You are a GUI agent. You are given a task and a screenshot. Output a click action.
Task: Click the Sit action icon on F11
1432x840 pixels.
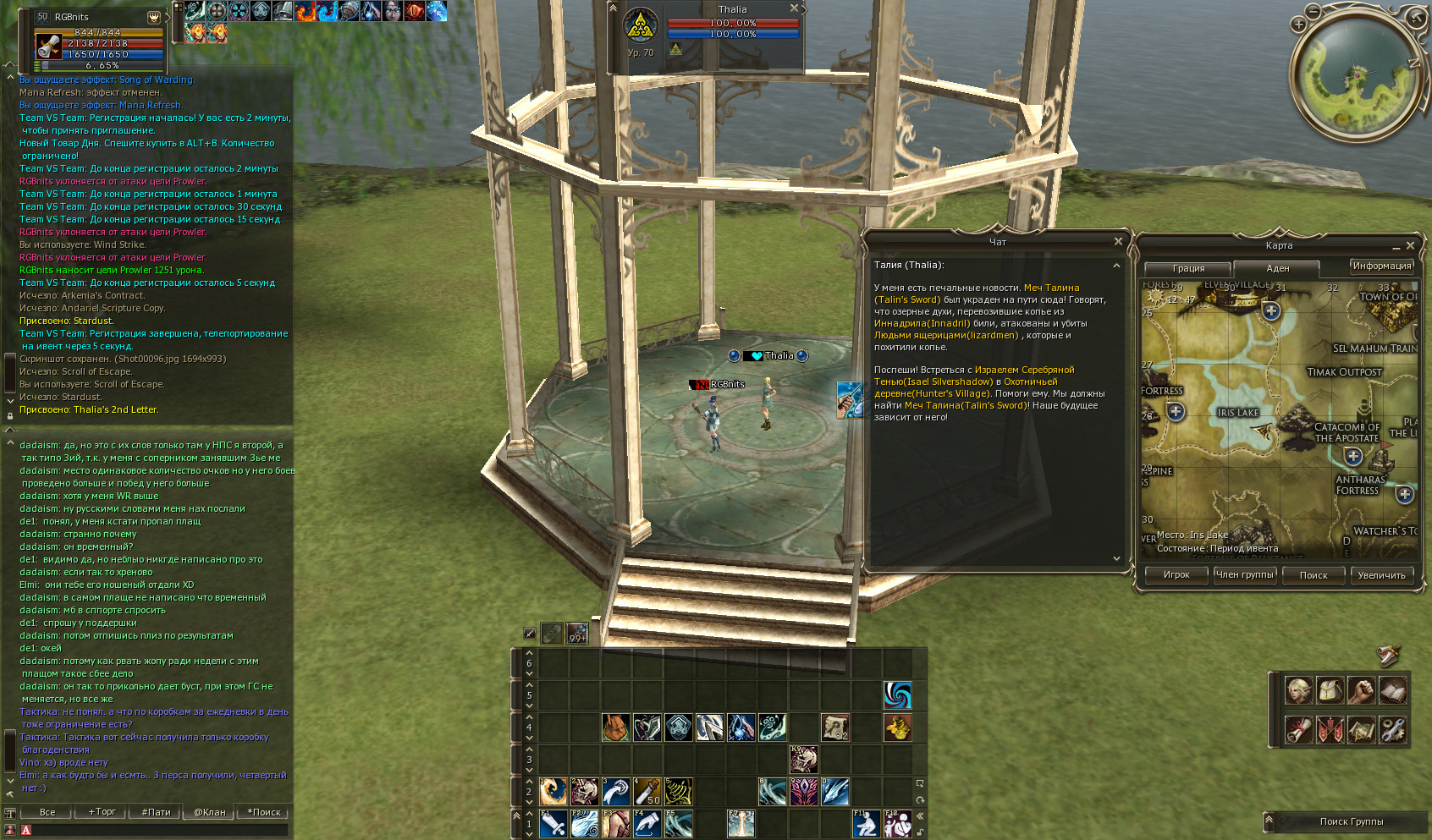click(x=866, y=824)
